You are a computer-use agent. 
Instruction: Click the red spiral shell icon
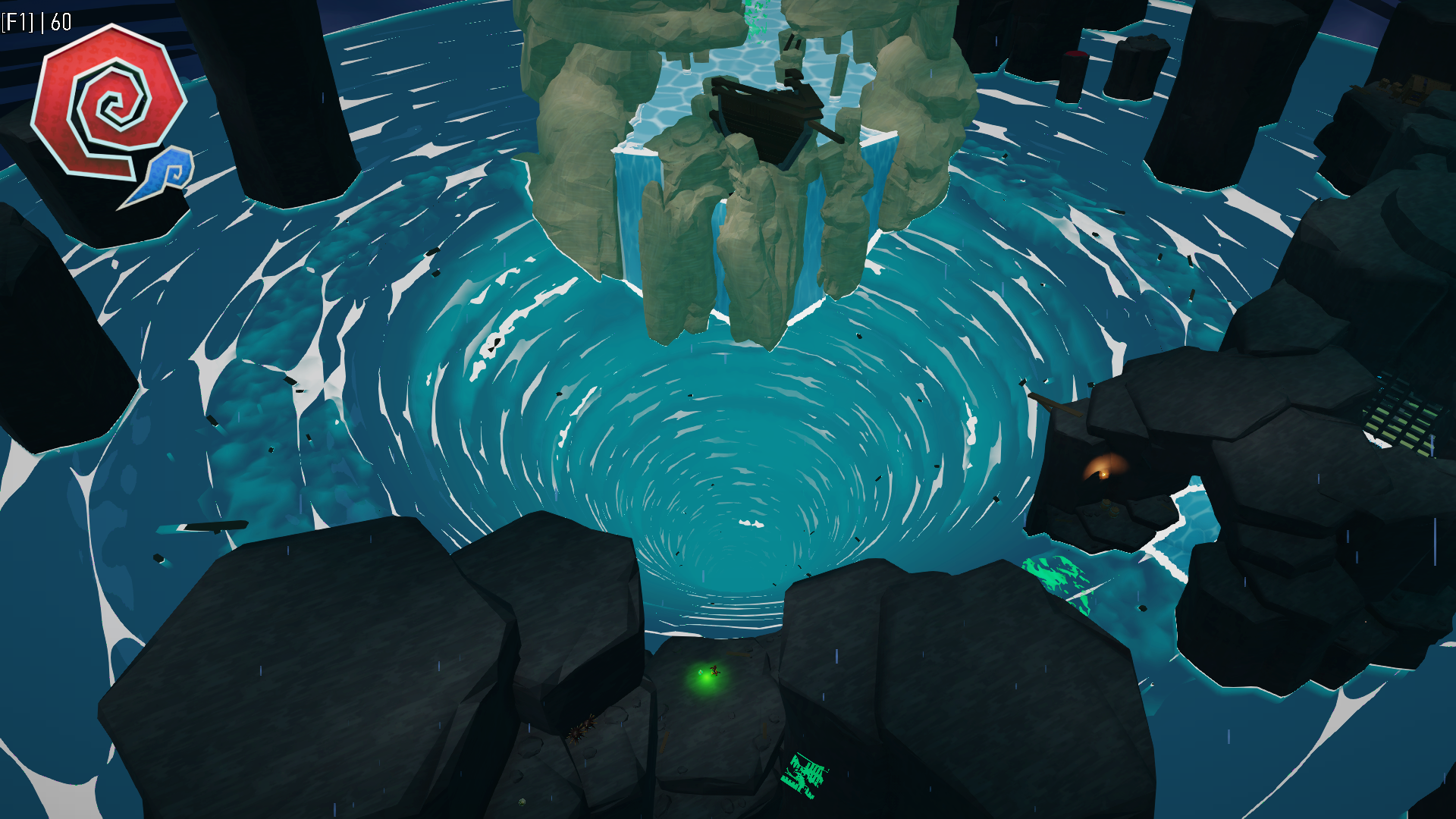click(108, 102)
